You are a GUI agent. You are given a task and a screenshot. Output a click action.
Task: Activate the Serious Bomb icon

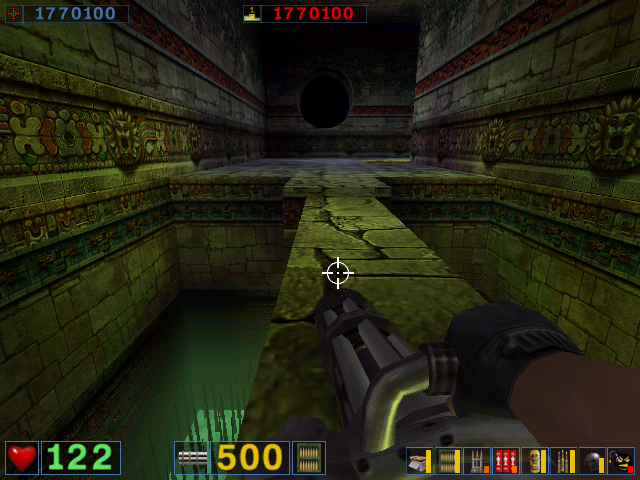tap(621, 461)
